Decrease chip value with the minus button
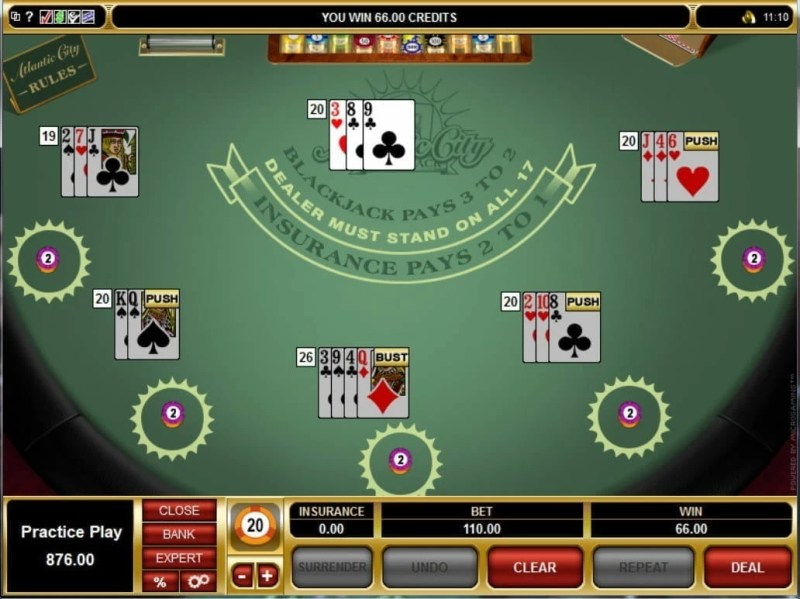 (x=243, y=575)
